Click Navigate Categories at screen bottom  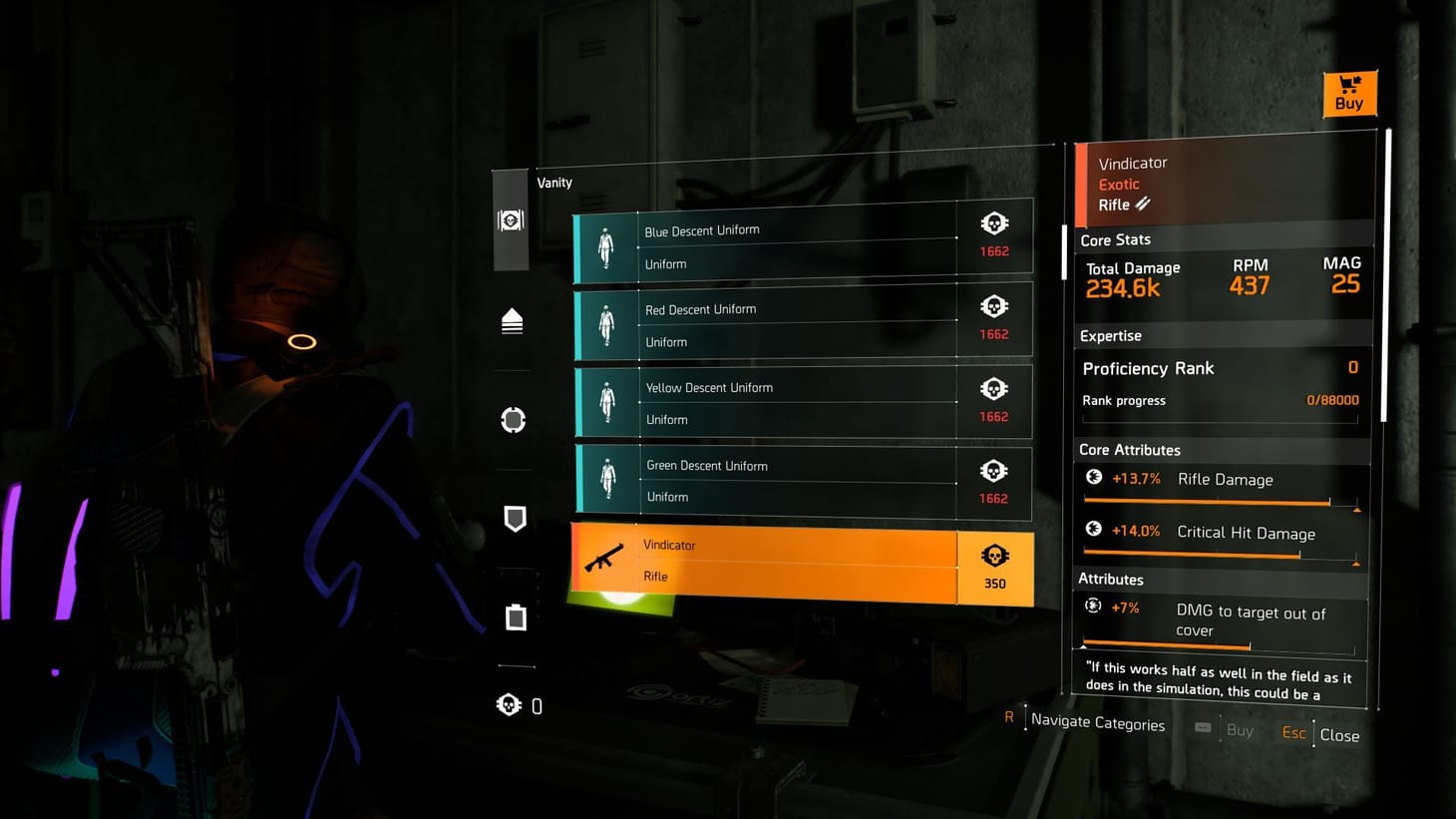(1097, 722)
